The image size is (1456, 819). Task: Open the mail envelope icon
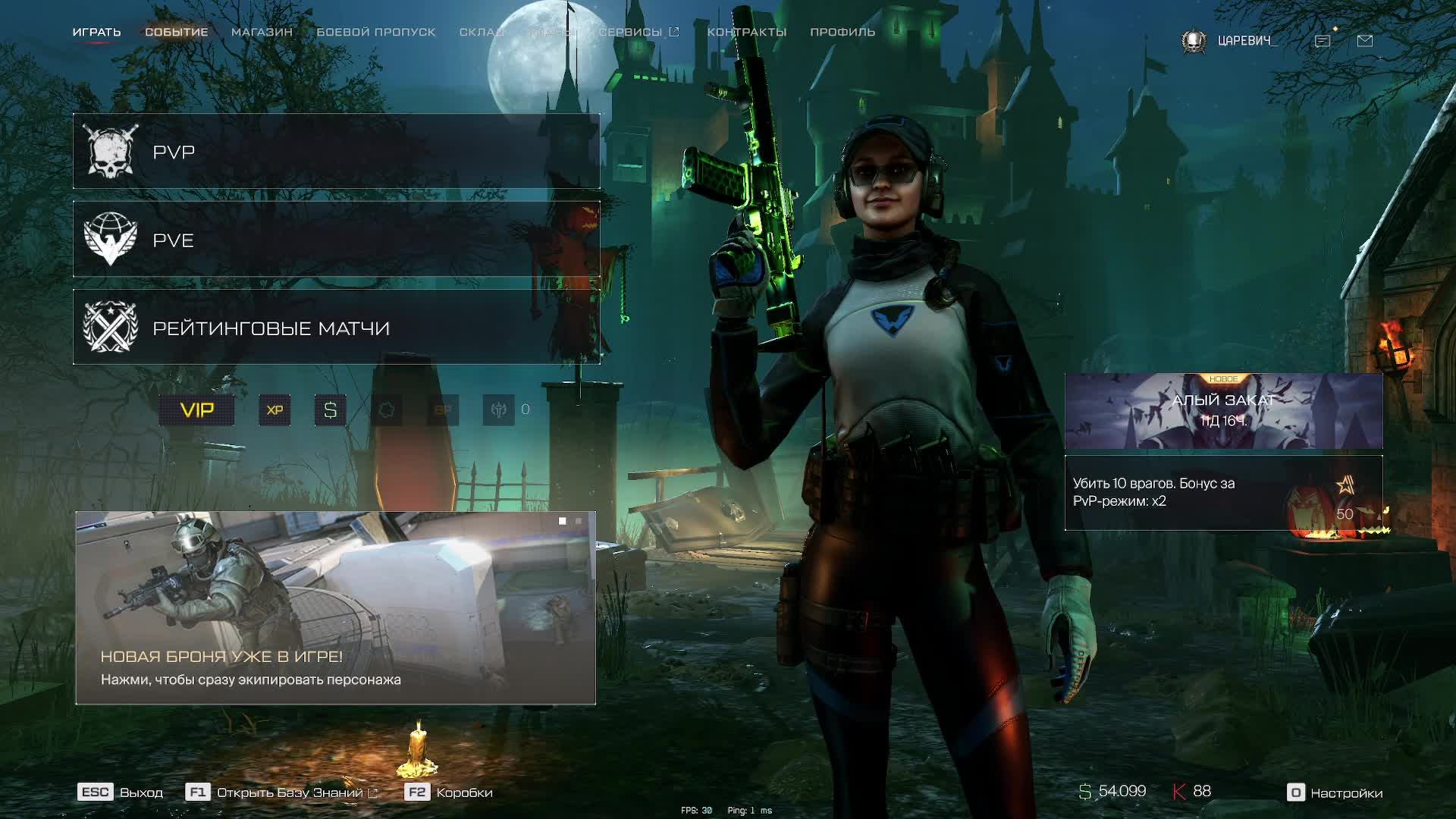(1364, 41)
